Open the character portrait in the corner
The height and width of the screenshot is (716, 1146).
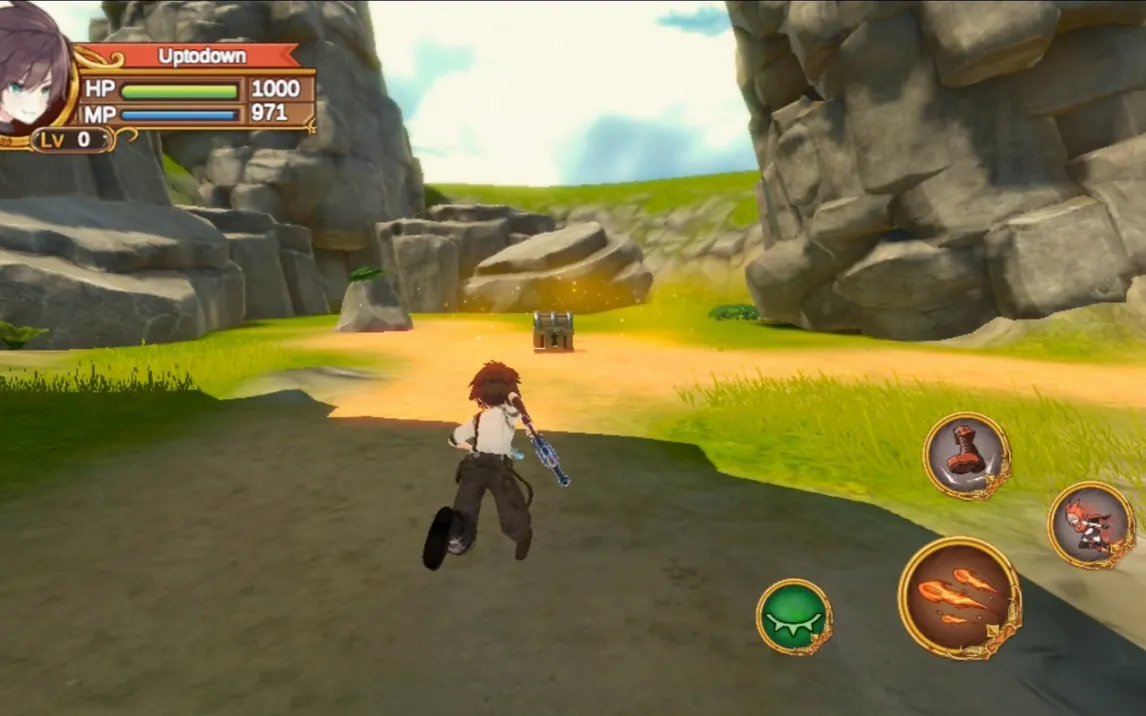[x=35, y=66]
